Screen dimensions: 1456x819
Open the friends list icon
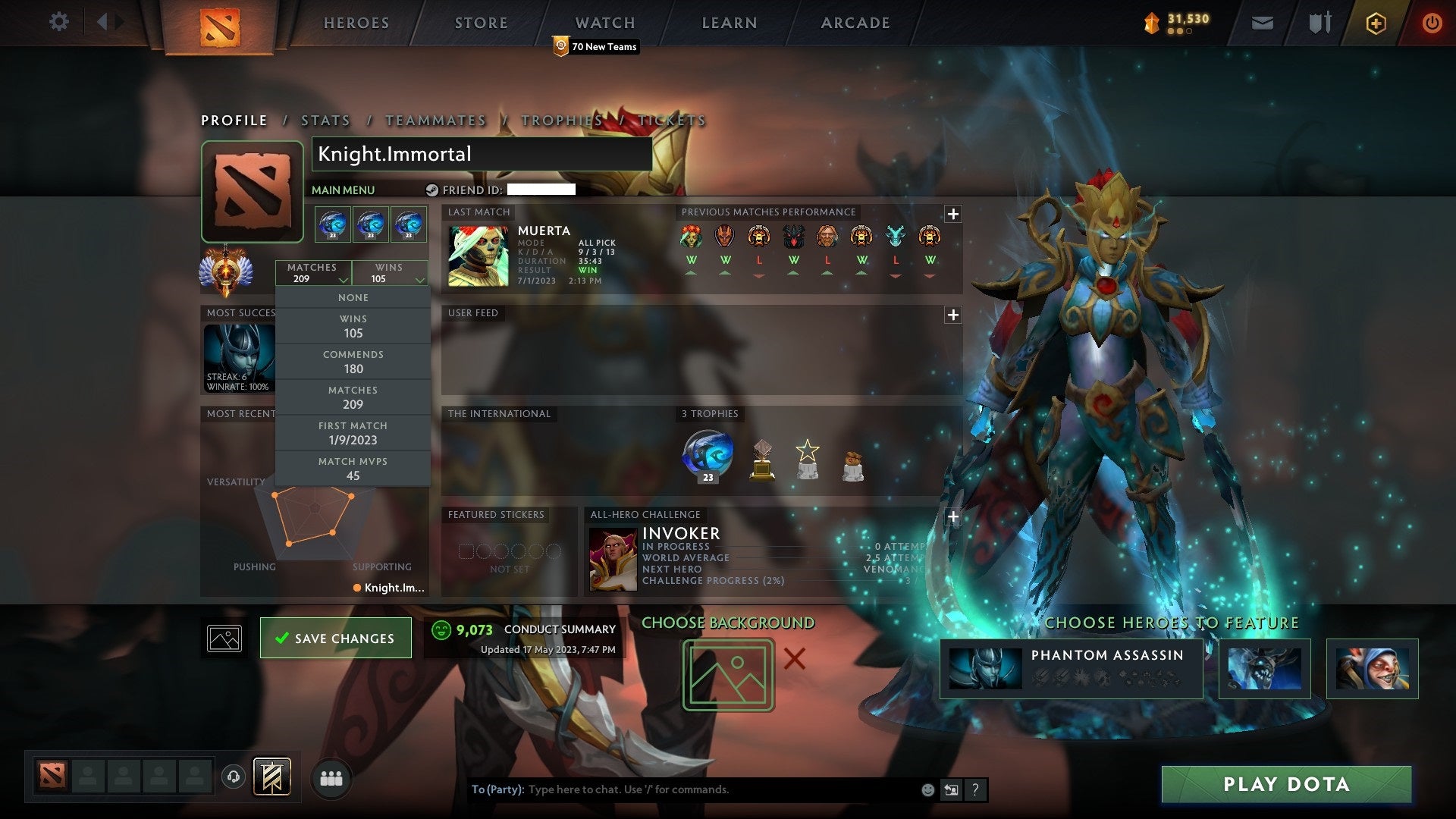pyautogui.click(x=331, y=778)
